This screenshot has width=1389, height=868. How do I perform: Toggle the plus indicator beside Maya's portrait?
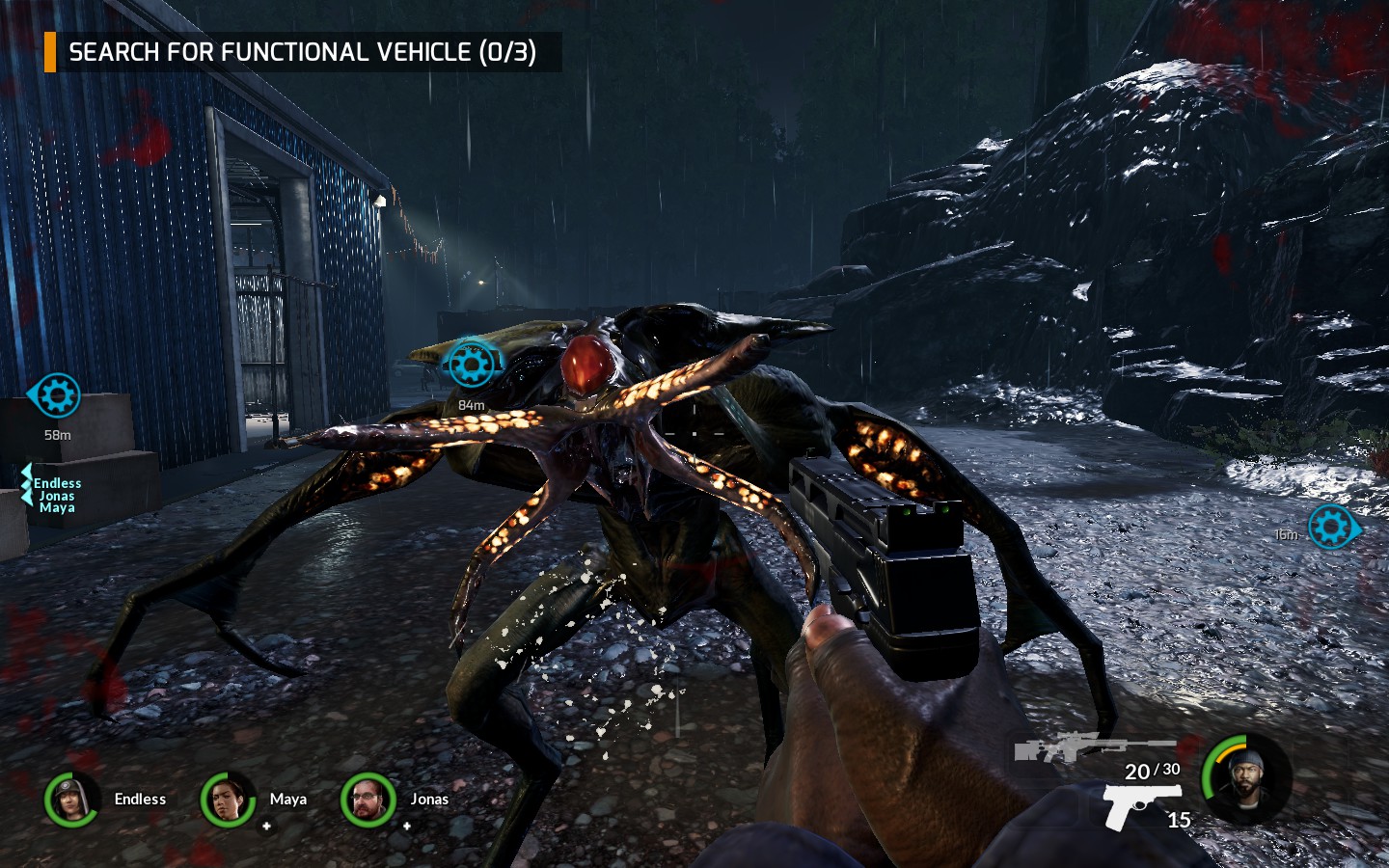[266, 826]
